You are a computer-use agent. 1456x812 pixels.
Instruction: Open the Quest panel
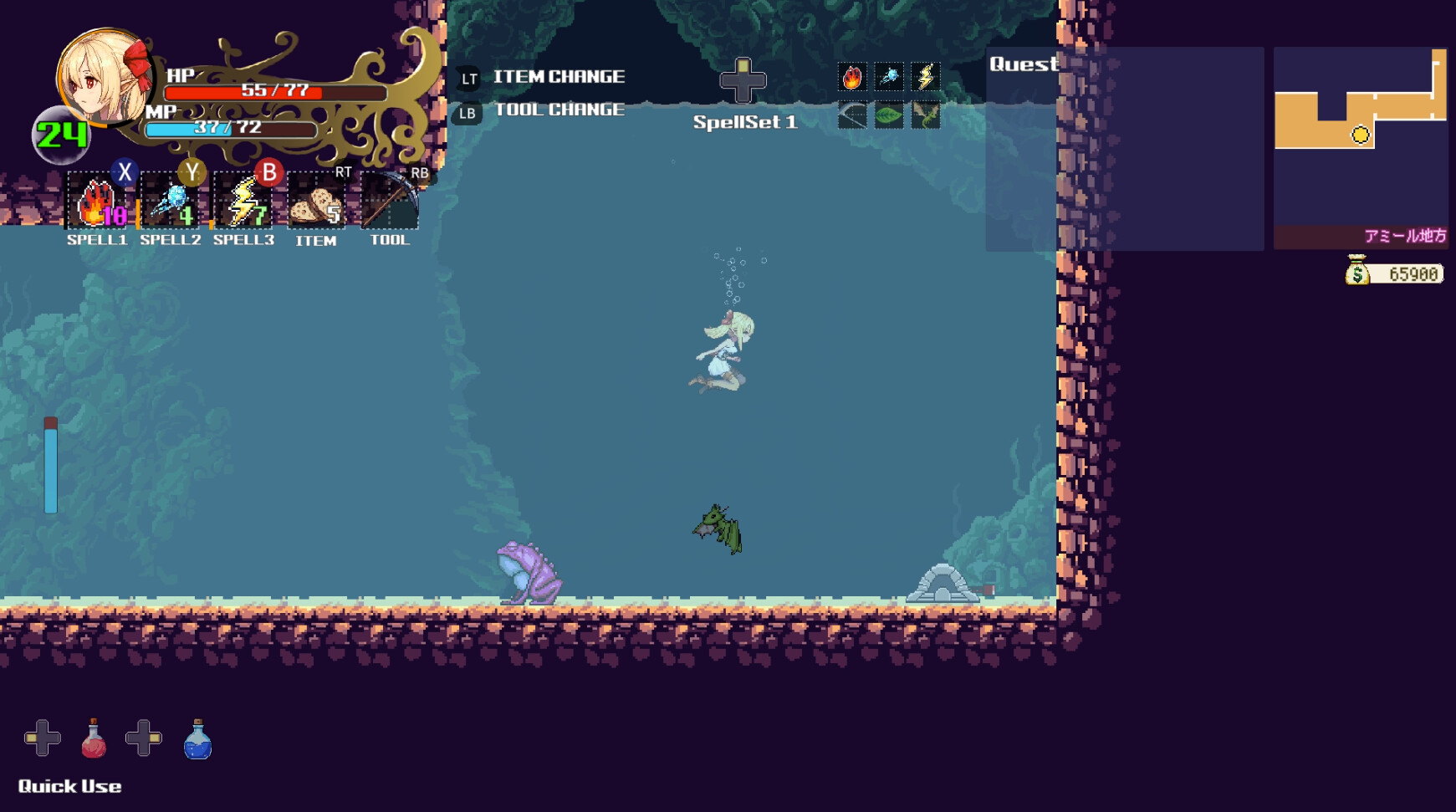pyautogui.click(x=1024, y=64)
